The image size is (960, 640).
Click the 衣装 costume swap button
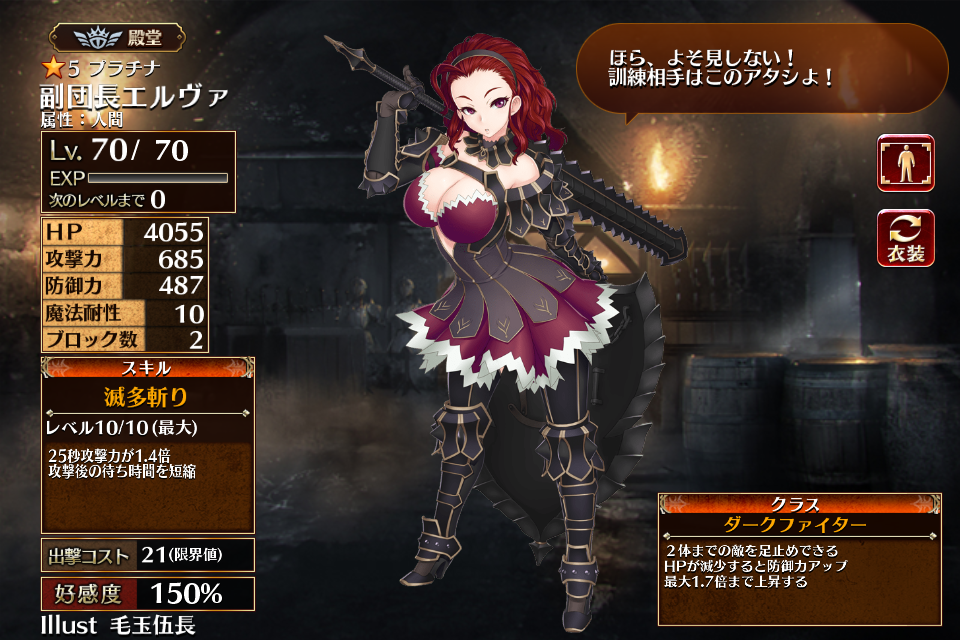[x=906, y=238]
